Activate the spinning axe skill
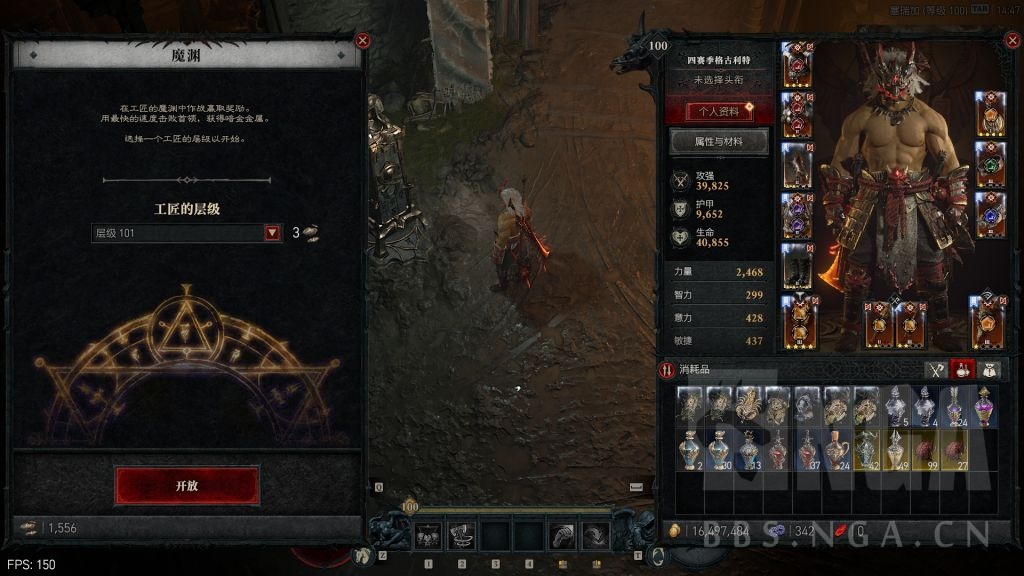Viewport: 1024px width, 576px height. 462,537
